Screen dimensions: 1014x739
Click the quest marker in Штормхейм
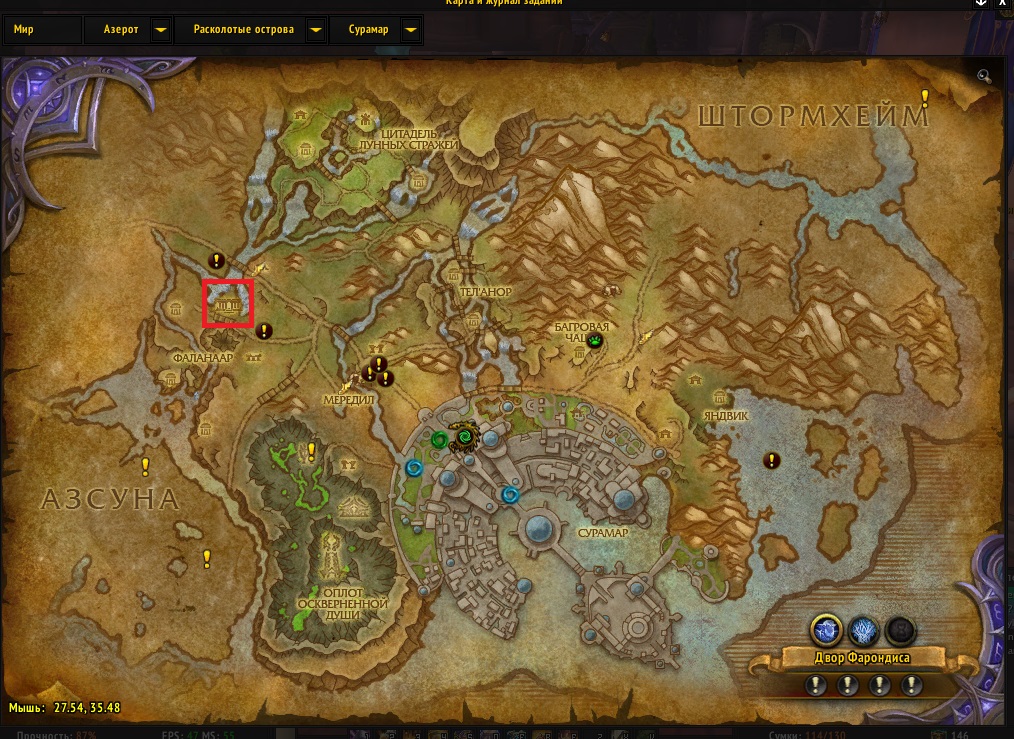tap(926, 97)
